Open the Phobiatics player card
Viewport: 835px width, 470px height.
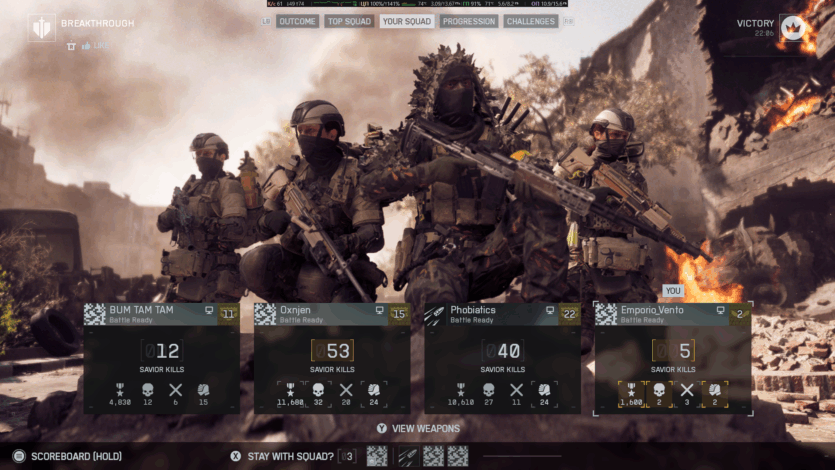tap(502, 358)
